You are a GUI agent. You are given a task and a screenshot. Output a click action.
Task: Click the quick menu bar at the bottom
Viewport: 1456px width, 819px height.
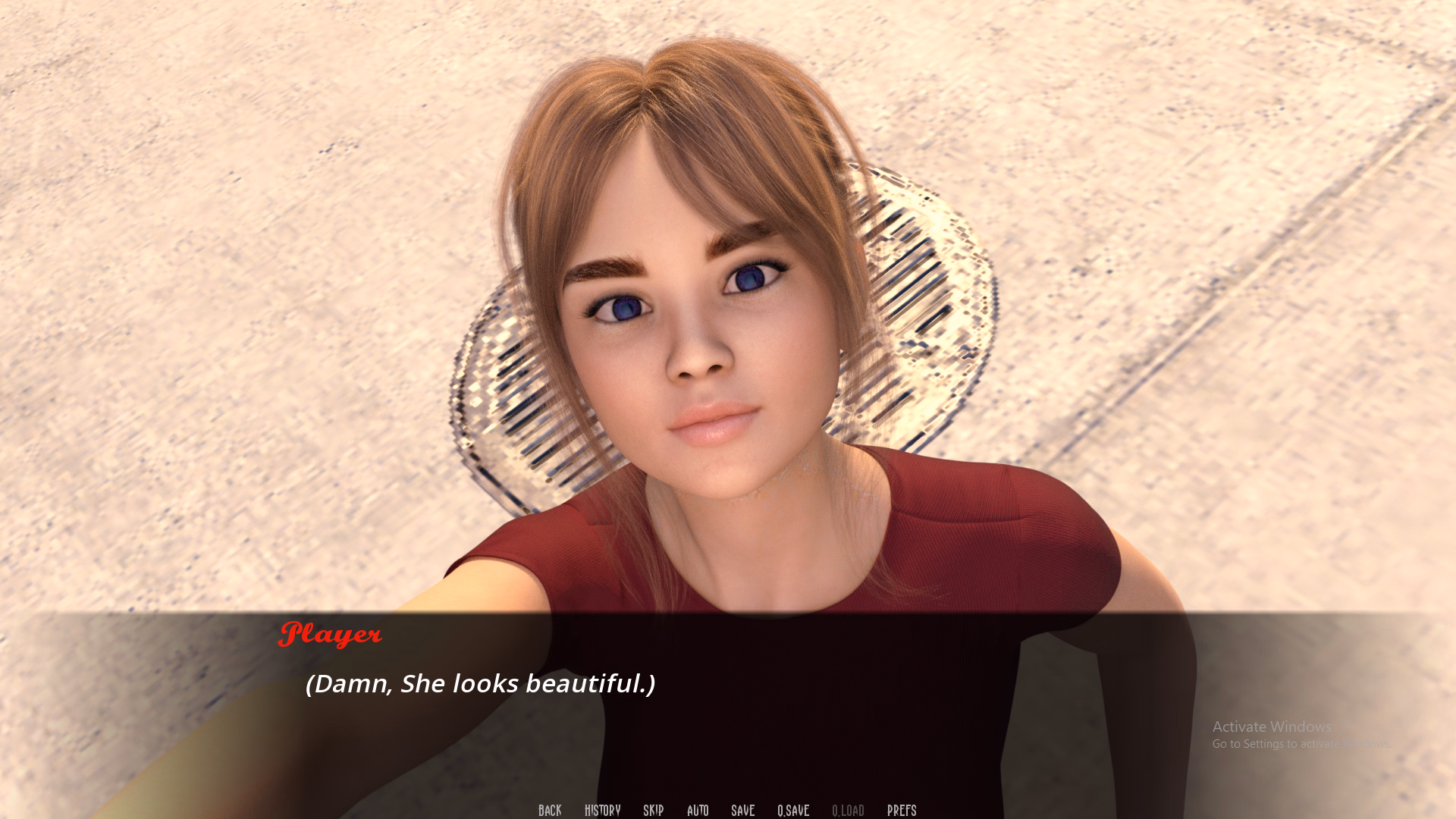726,810
